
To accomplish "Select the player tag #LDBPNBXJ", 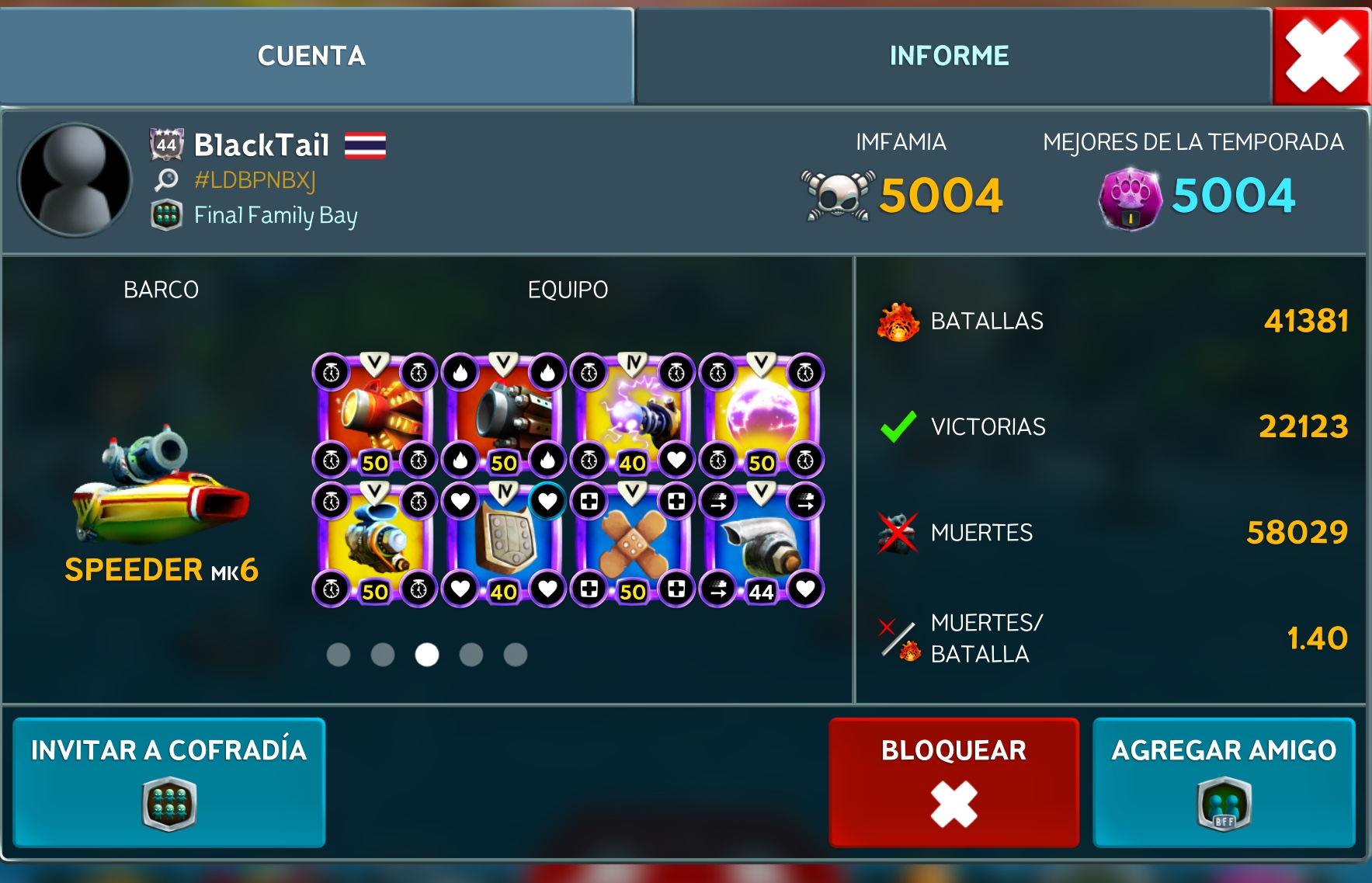I will click(x=255, y=180).
